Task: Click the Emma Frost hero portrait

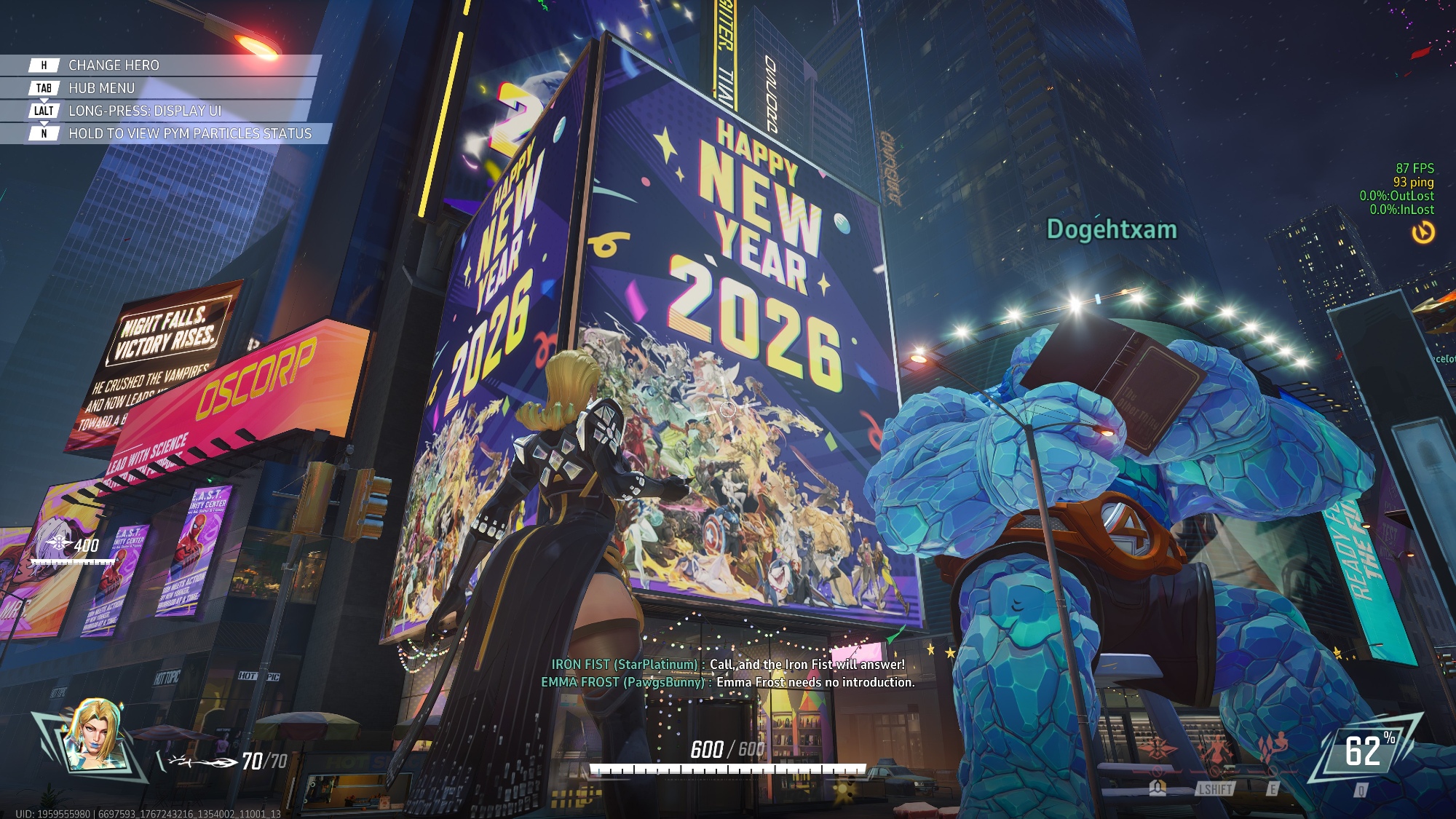Action: [95, 734]
